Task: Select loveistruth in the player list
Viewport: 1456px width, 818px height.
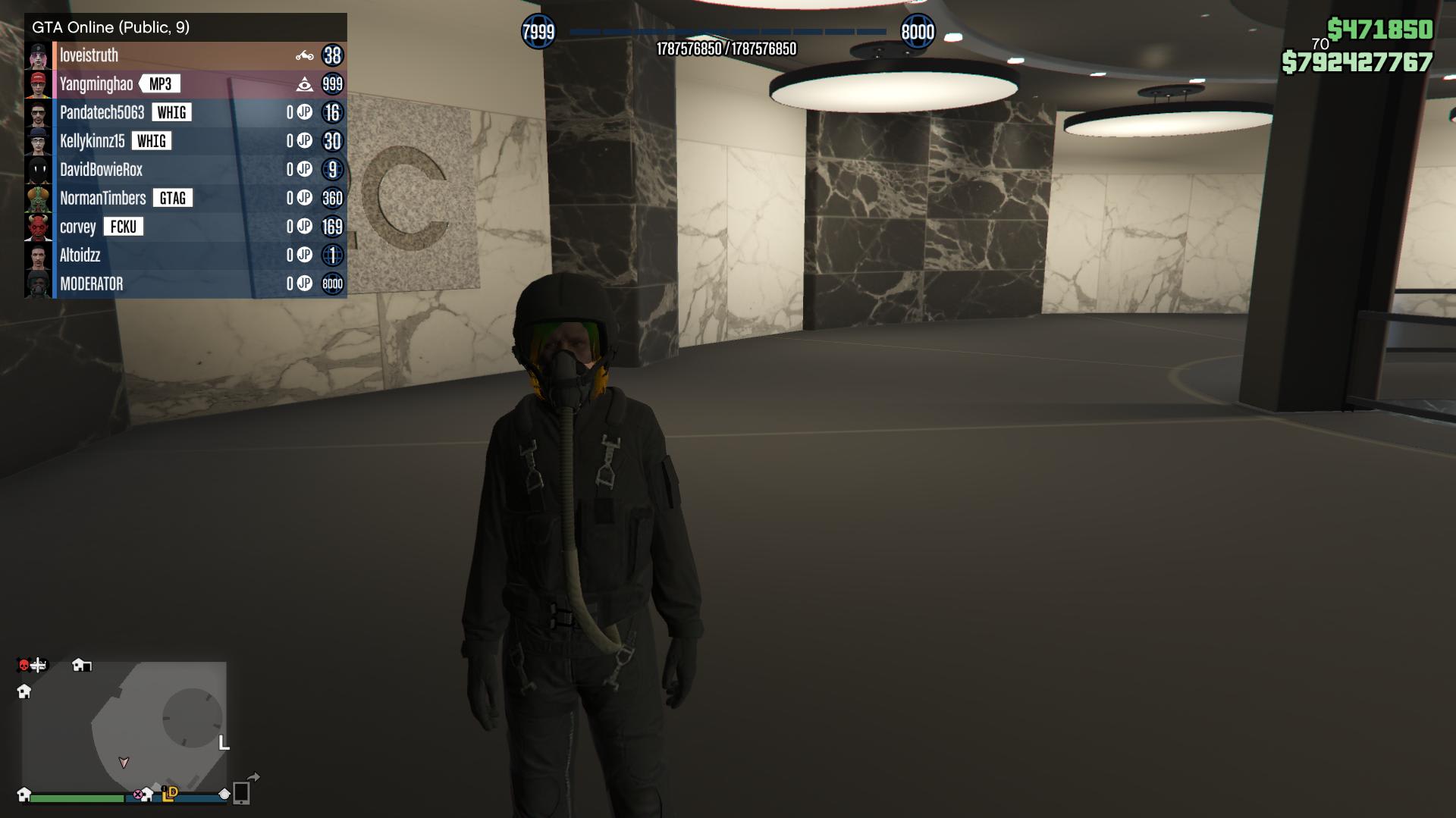Action: tap(89, 55)
